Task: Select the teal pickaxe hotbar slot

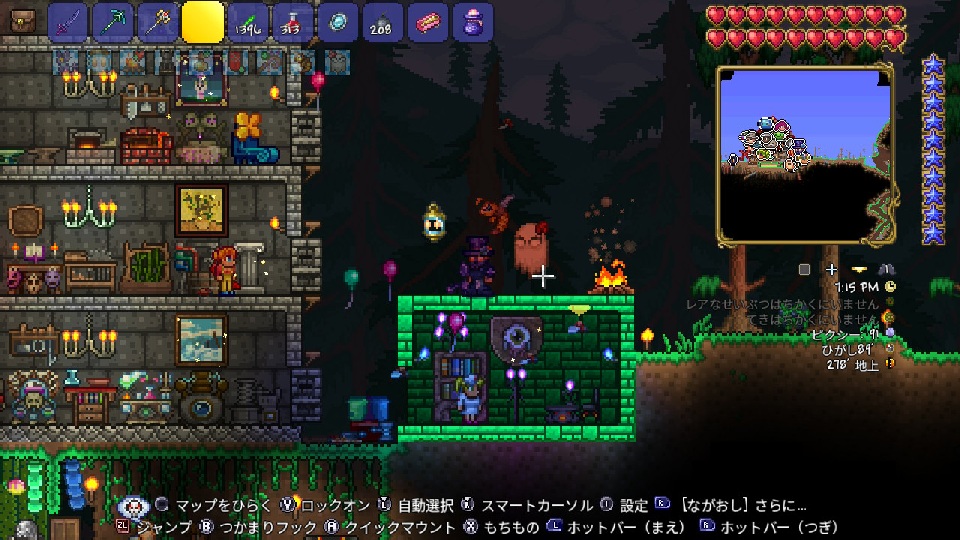Action: coord(113,22)
